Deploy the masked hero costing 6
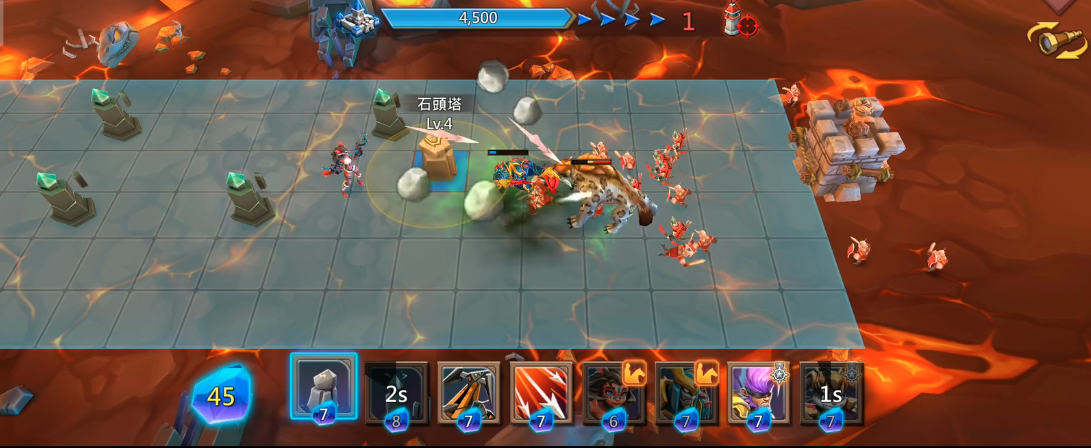 (x=613, y=393)
